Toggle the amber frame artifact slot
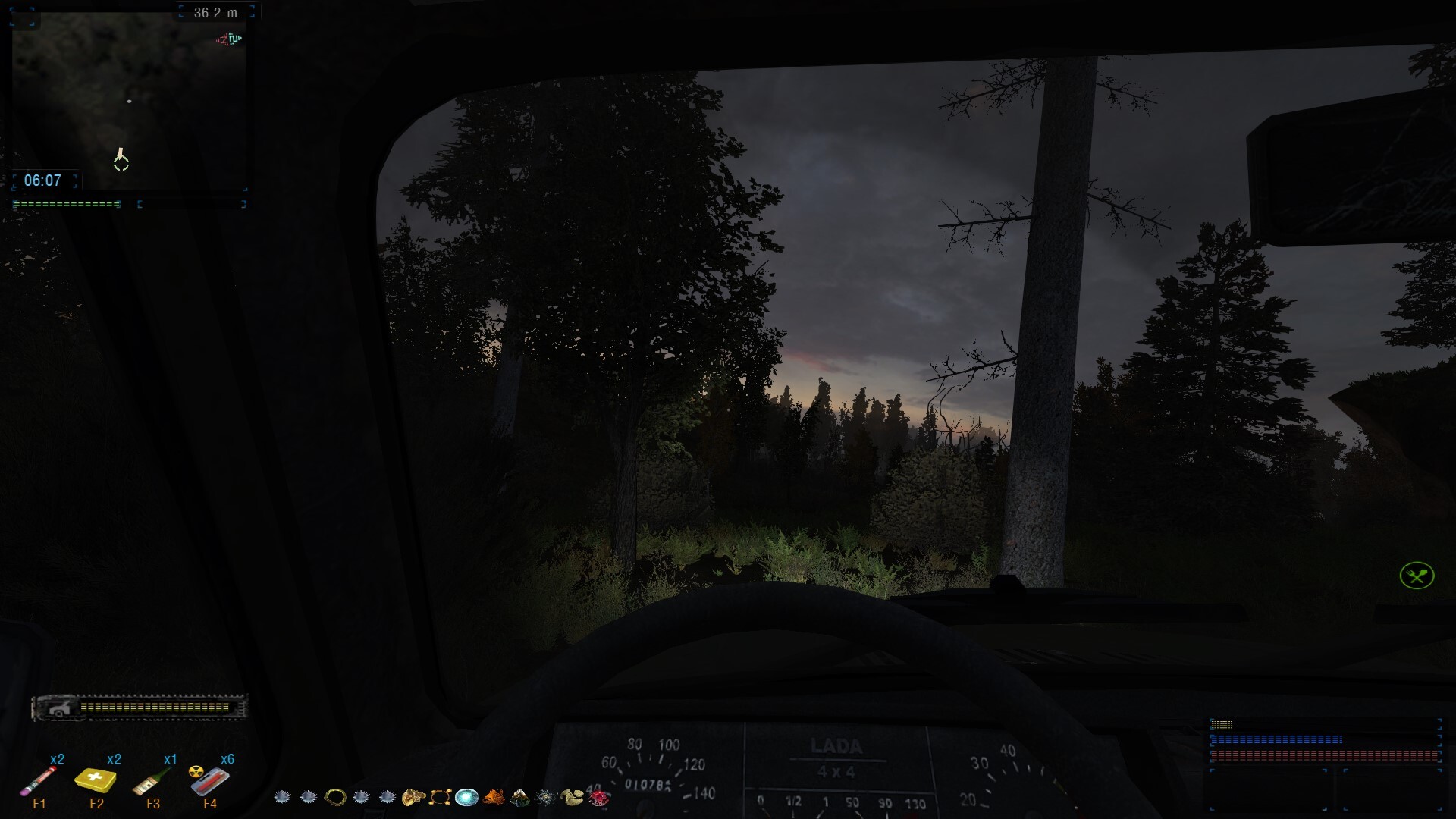Screen dimensions: 1456x819 tap(439, 798)
